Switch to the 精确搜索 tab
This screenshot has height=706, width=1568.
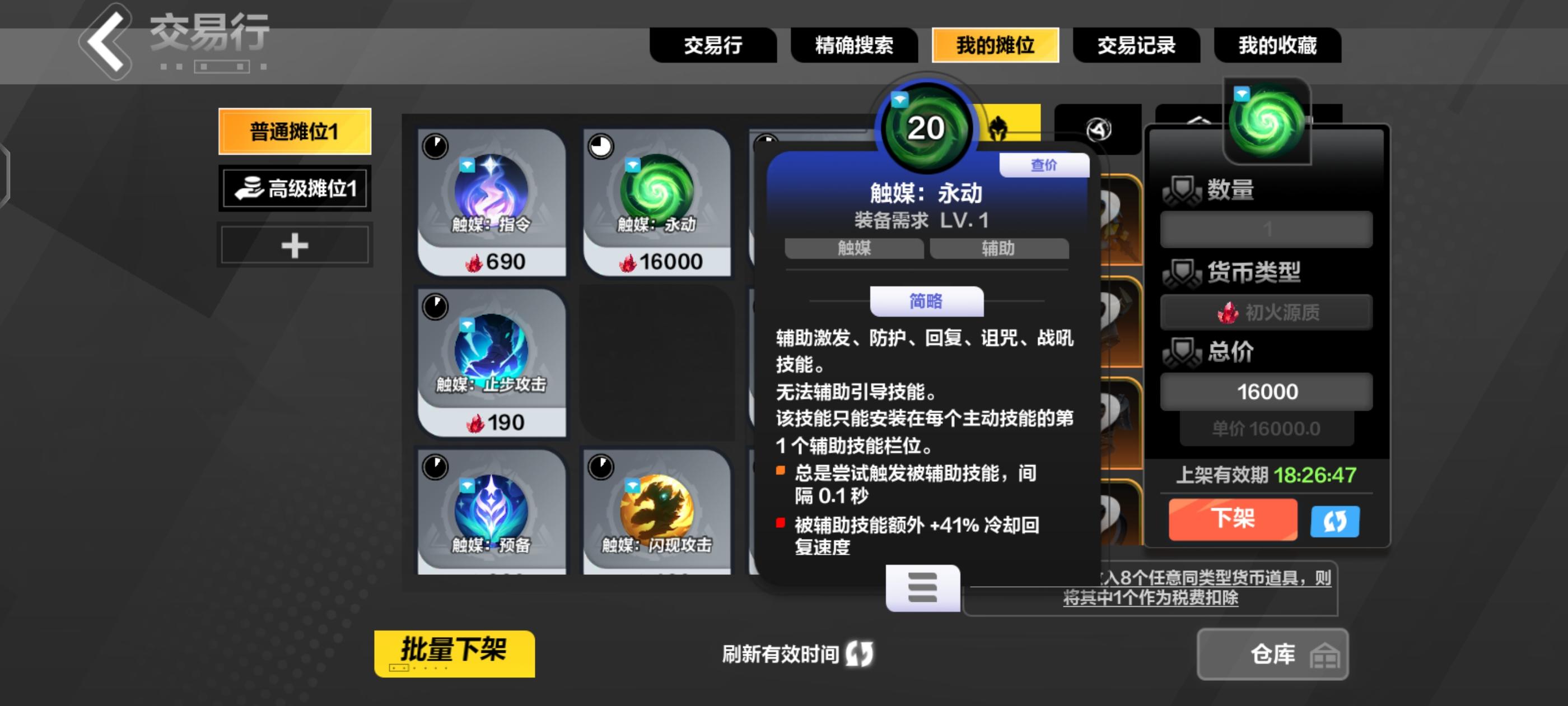pos(855,46)
